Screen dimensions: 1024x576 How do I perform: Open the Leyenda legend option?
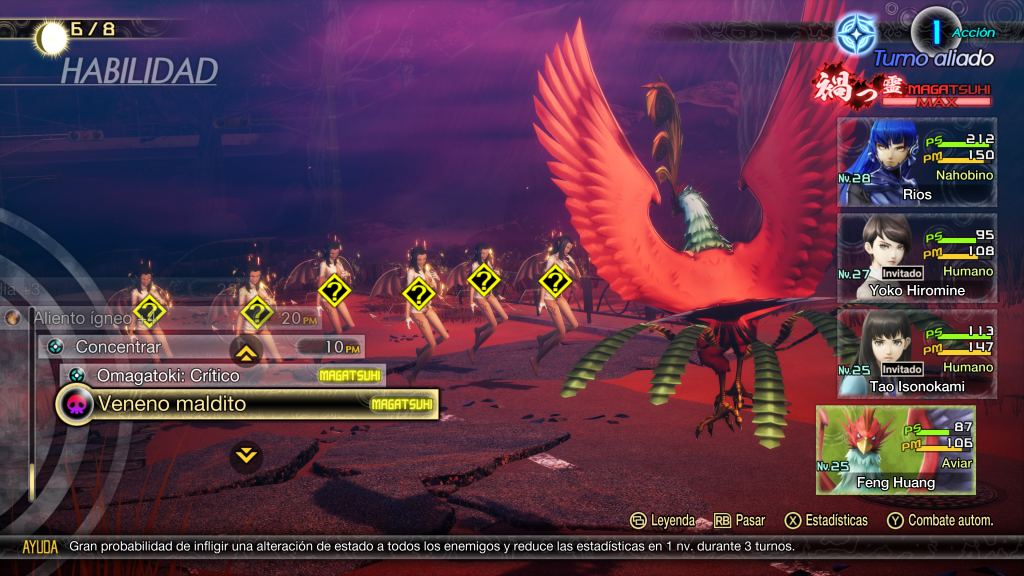click(662, 520)
